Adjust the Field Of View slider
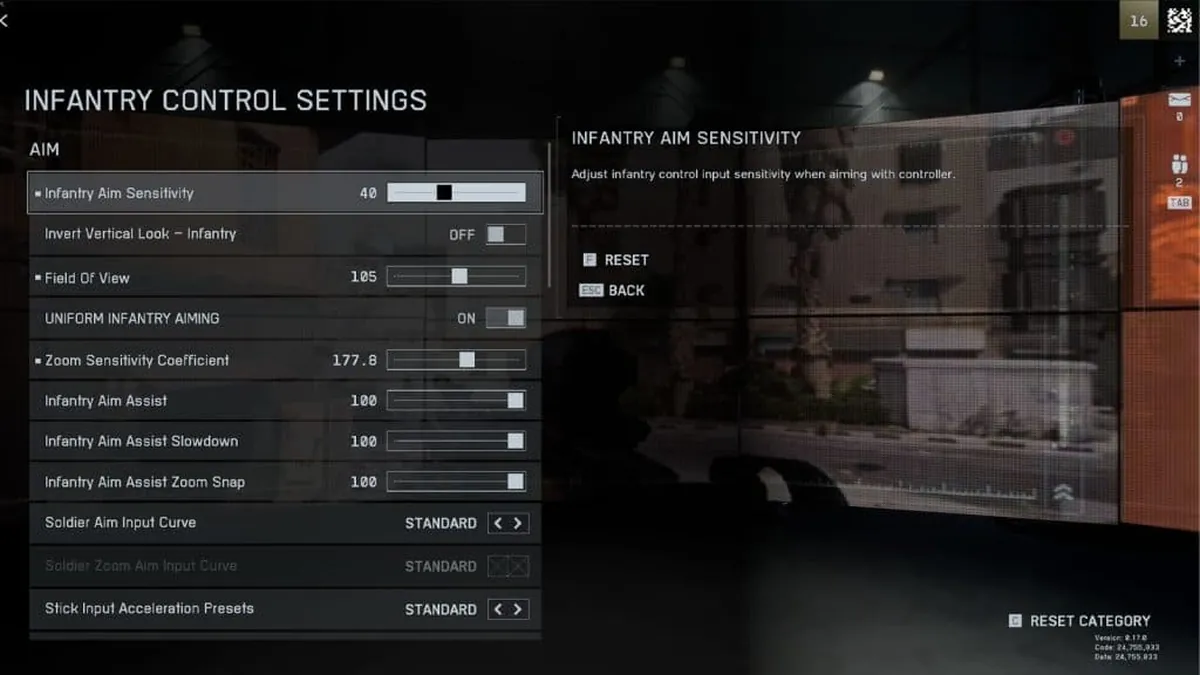Screen dimensions: 1200x675 pos(456,277)
